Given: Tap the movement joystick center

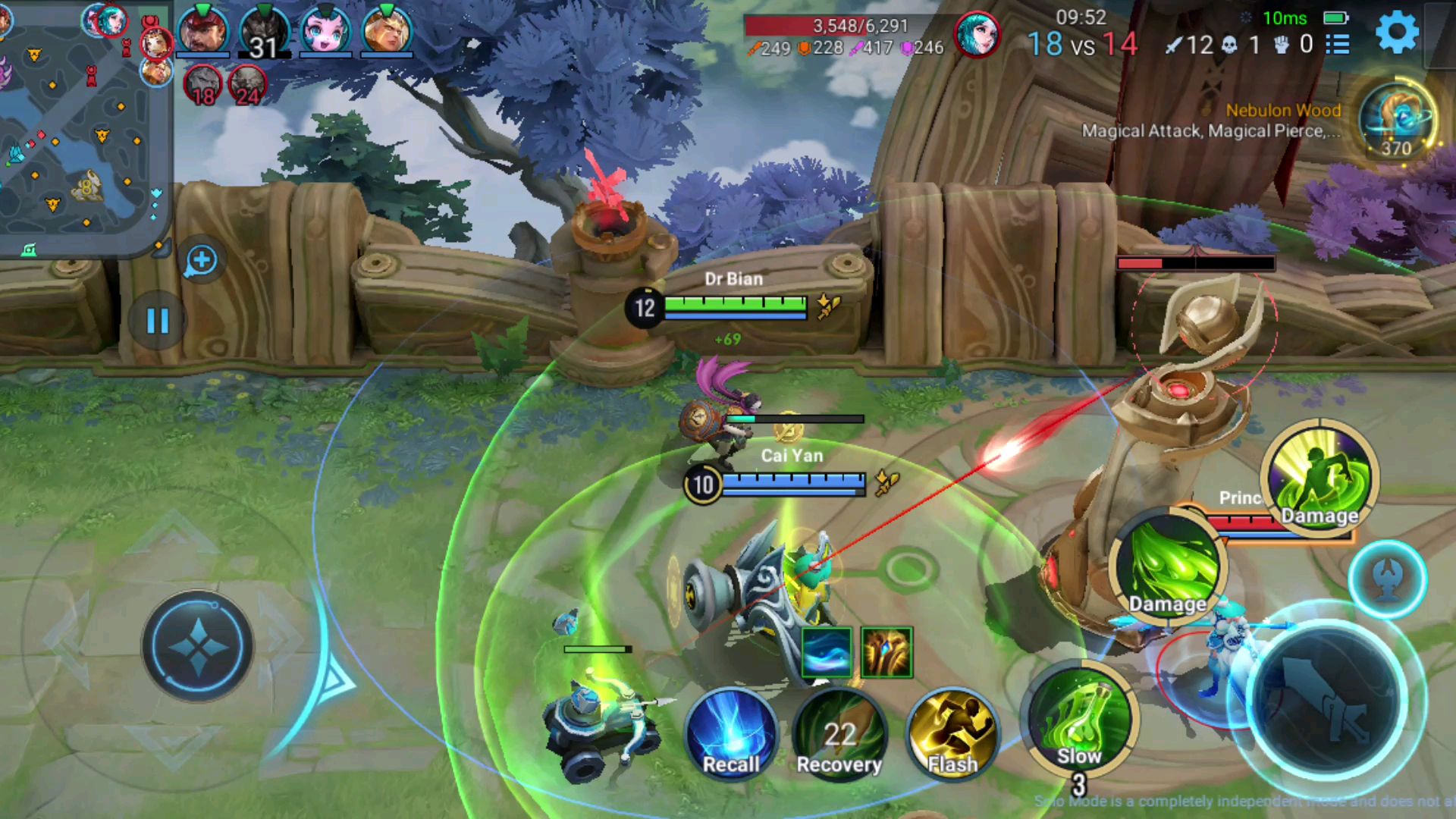Looking at the screenshot, I should [x=198, y=646].
